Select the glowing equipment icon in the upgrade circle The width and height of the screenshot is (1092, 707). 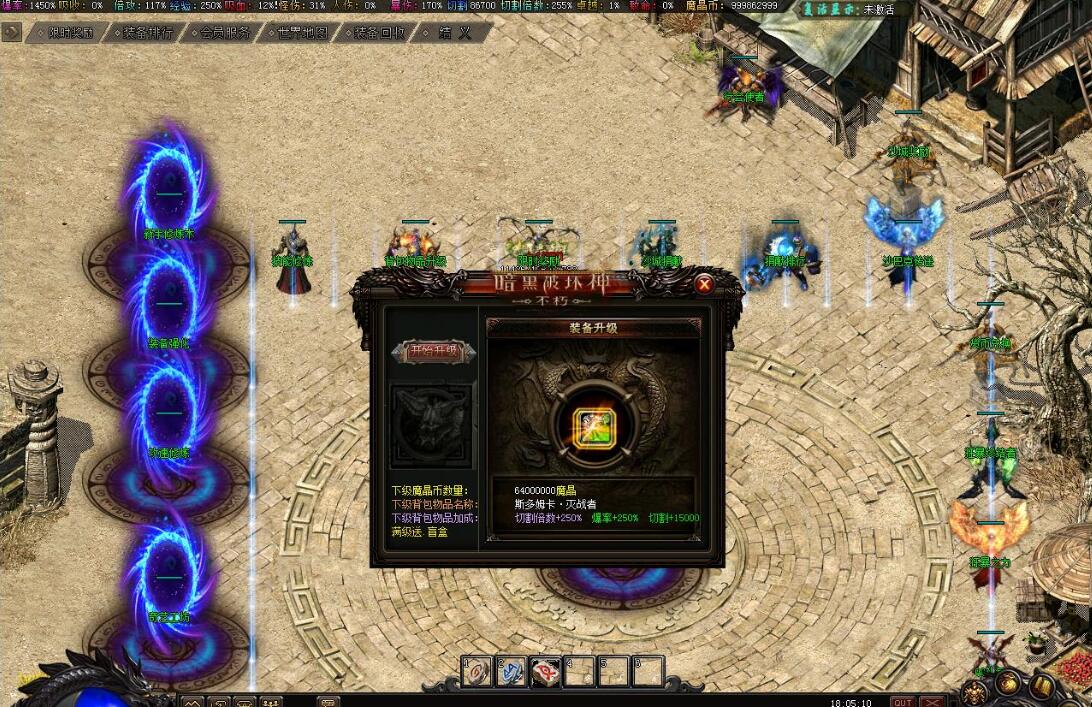pos(594,428)
